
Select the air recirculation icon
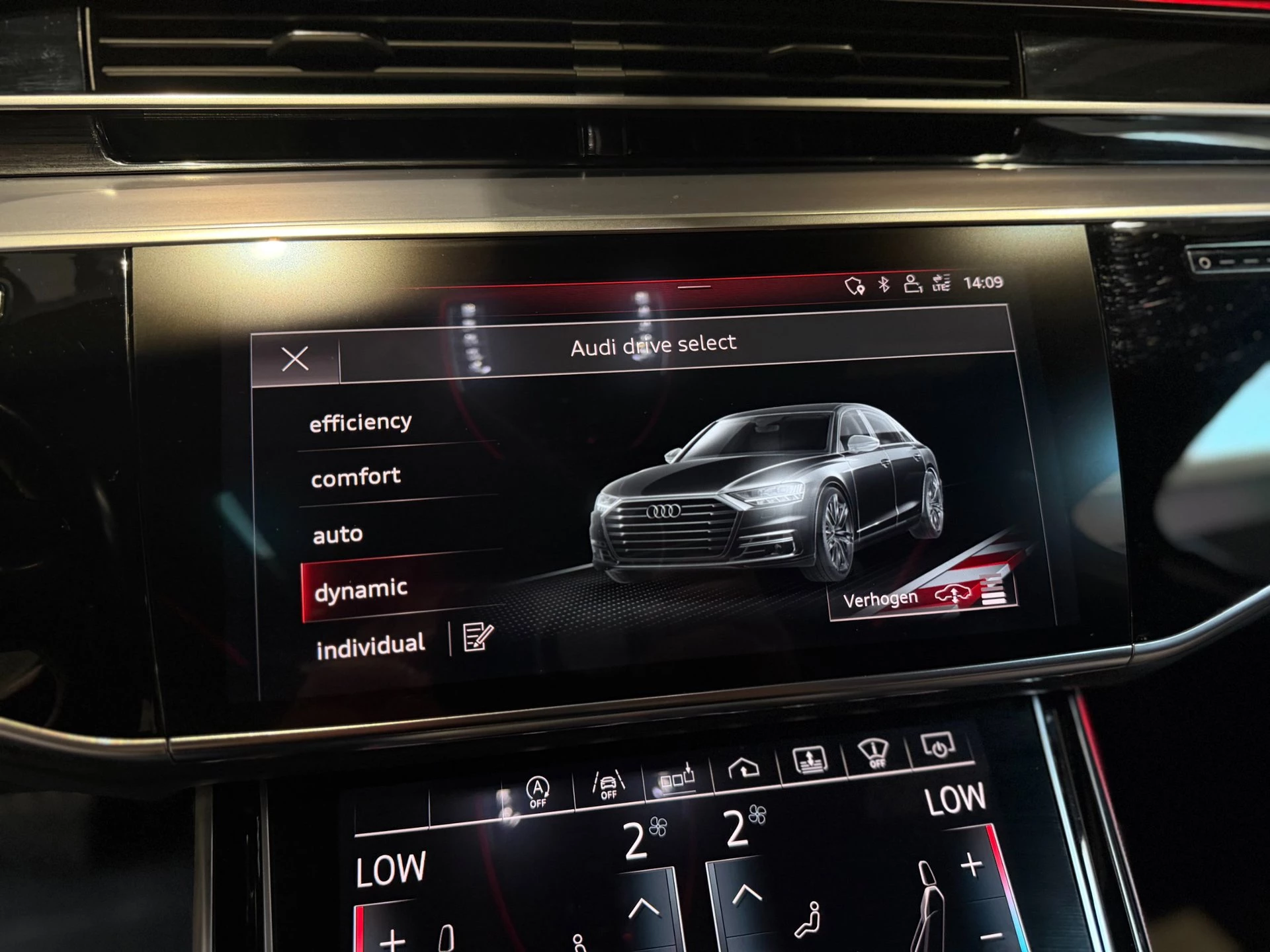pyautogui.click(x=744, y=766)
